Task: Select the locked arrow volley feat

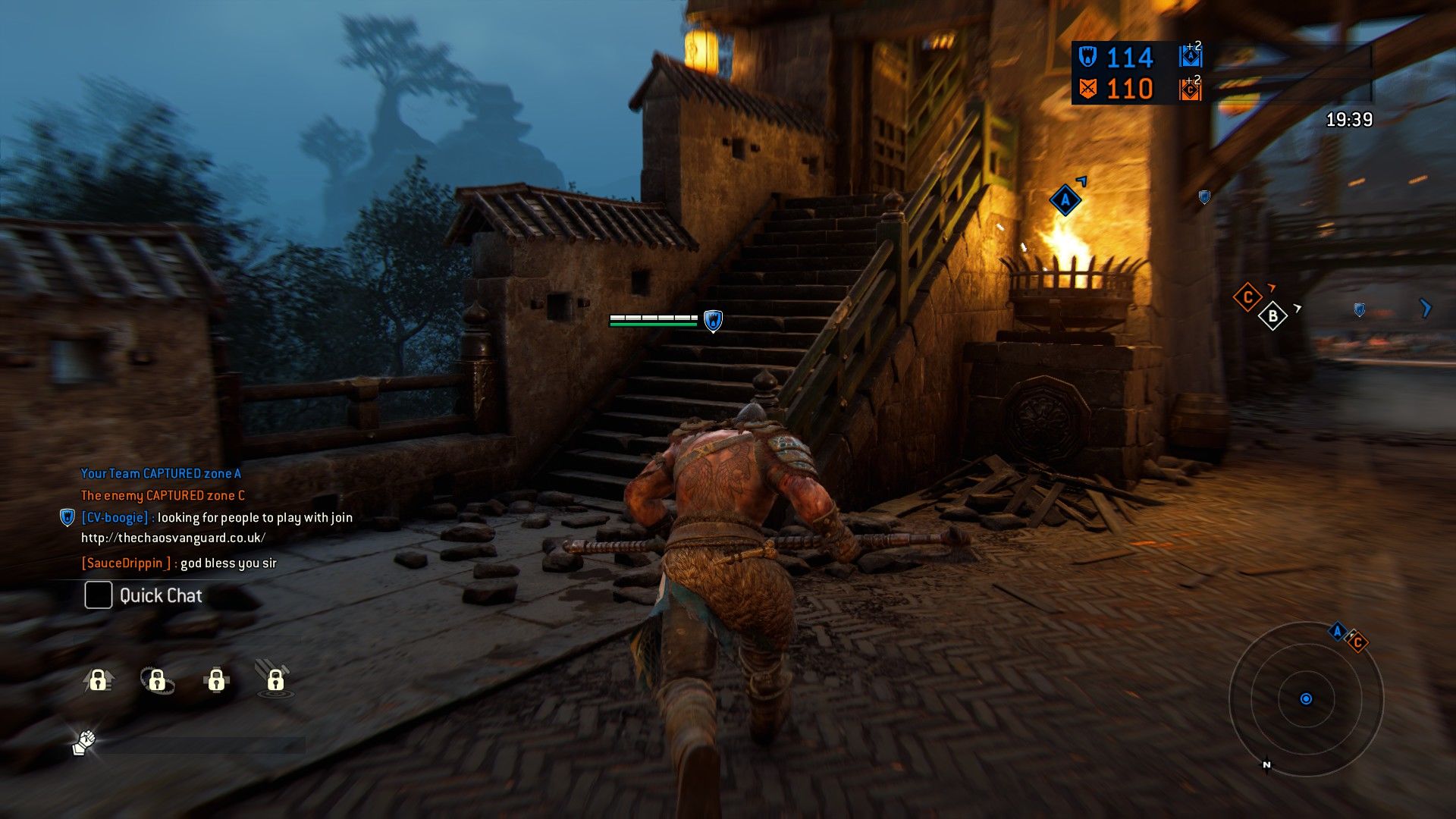Action: pyautogui.click(x=275, y=679)
